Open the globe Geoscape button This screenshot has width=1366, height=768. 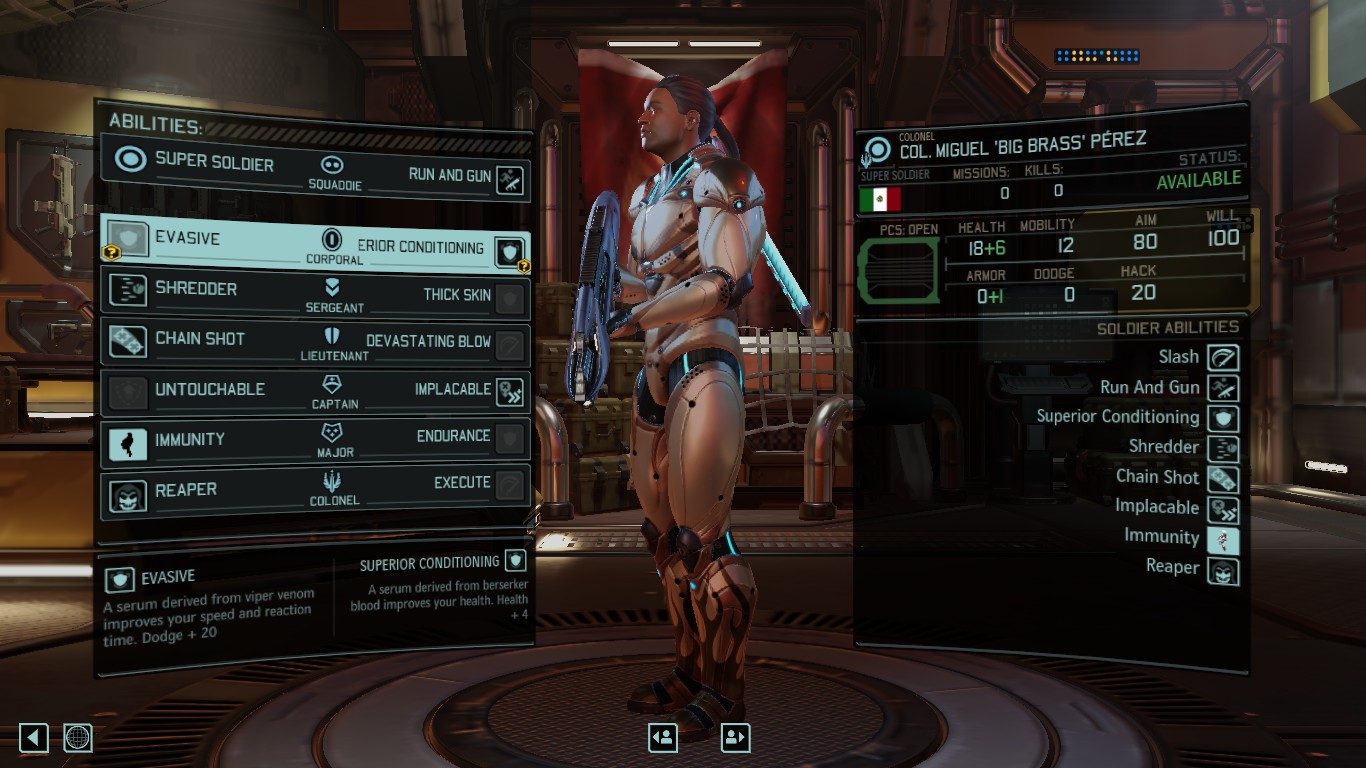click(x=78, y=738)
